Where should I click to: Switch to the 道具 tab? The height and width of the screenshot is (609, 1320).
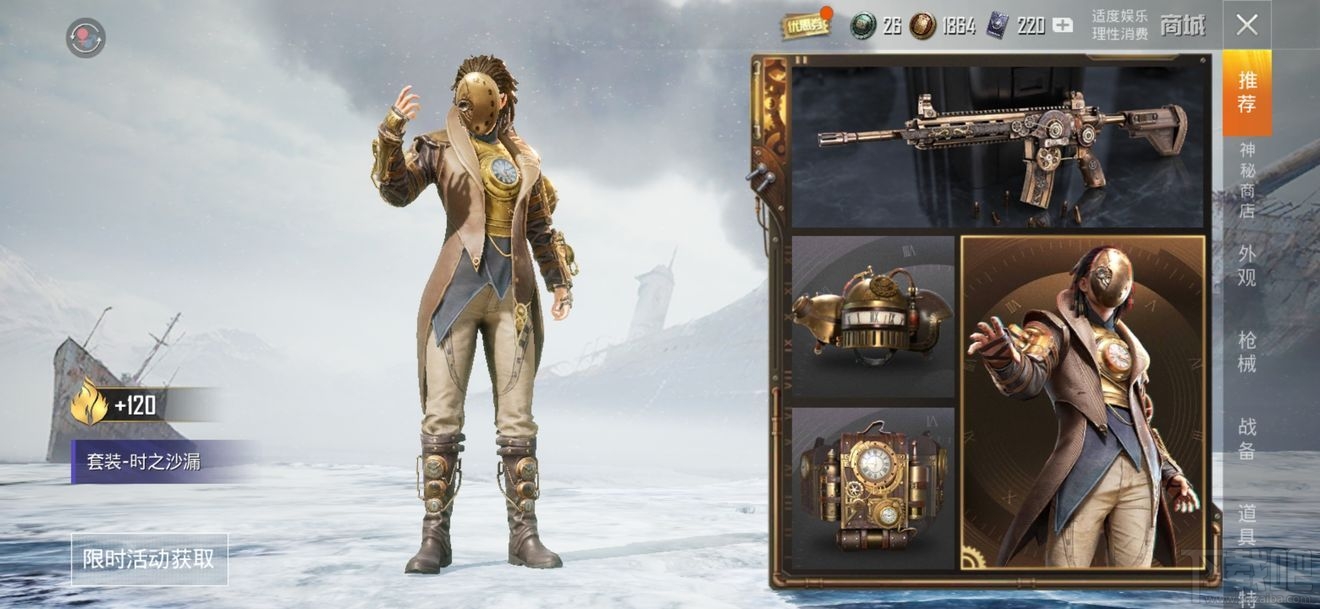1247,525
